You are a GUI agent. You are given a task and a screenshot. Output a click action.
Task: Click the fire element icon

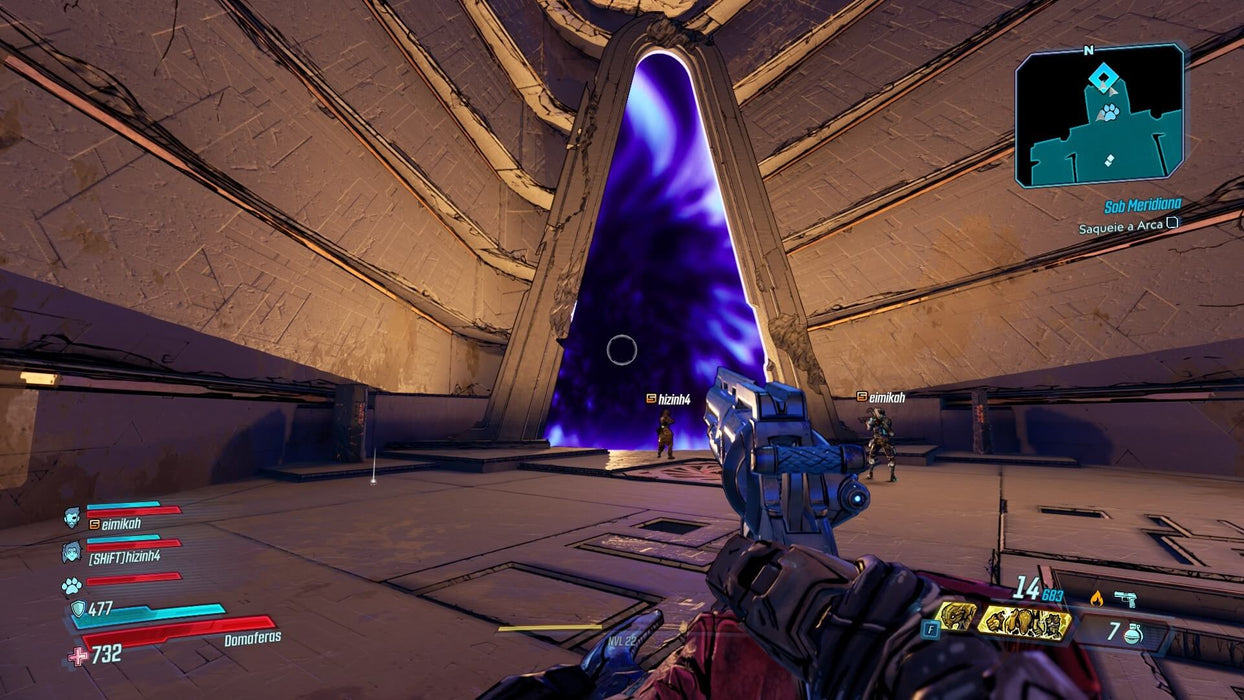tap(1096, 599)
